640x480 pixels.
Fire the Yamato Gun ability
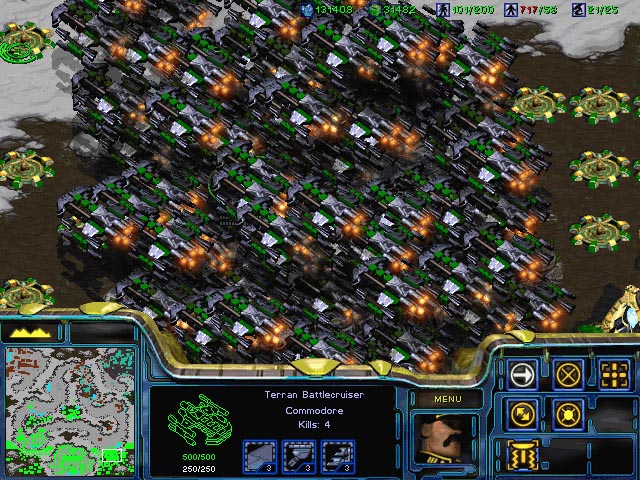tap(522, 452)
